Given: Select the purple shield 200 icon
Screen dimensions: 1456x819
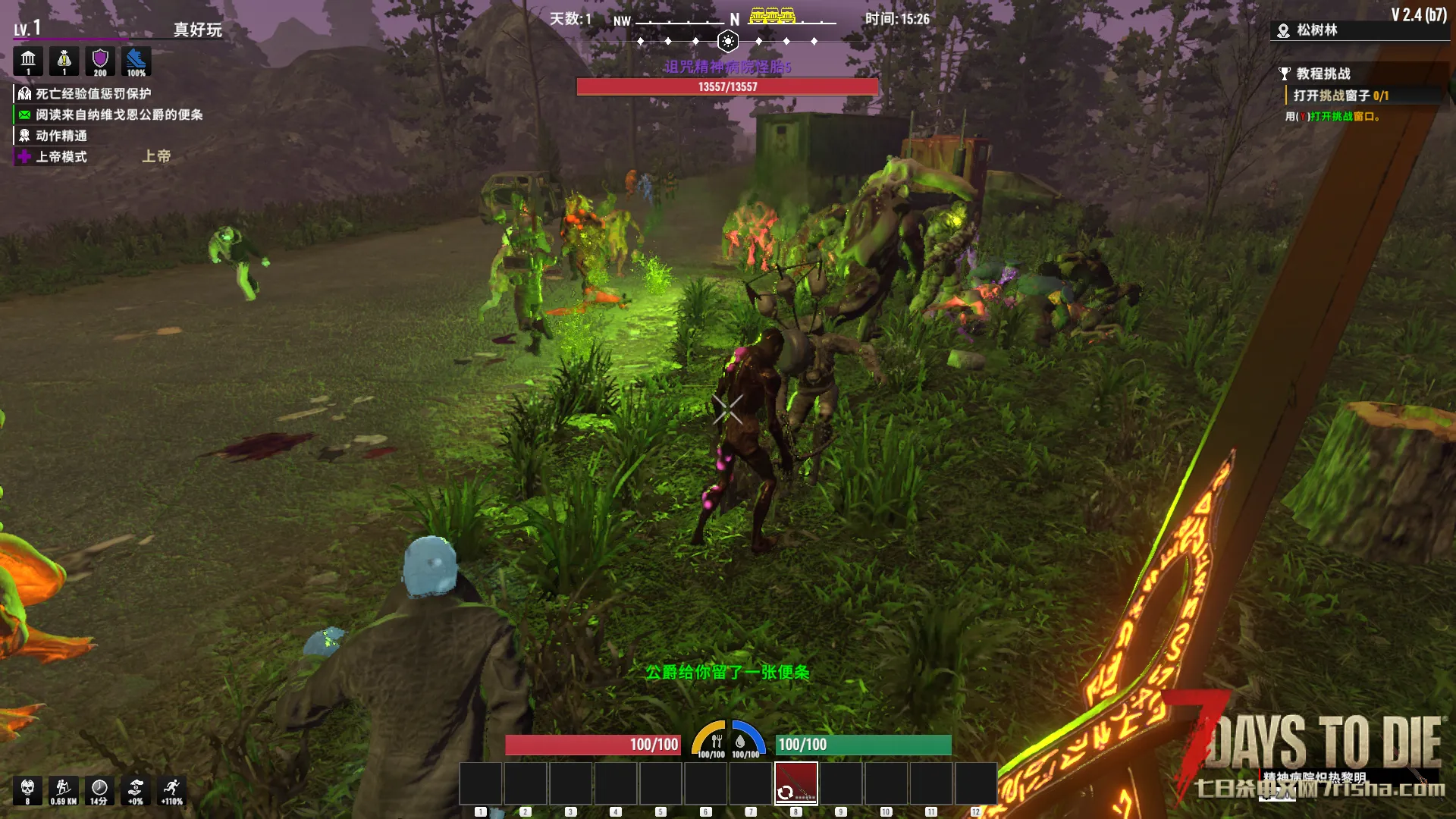Looking at the screenshot, I should point(100,61).
